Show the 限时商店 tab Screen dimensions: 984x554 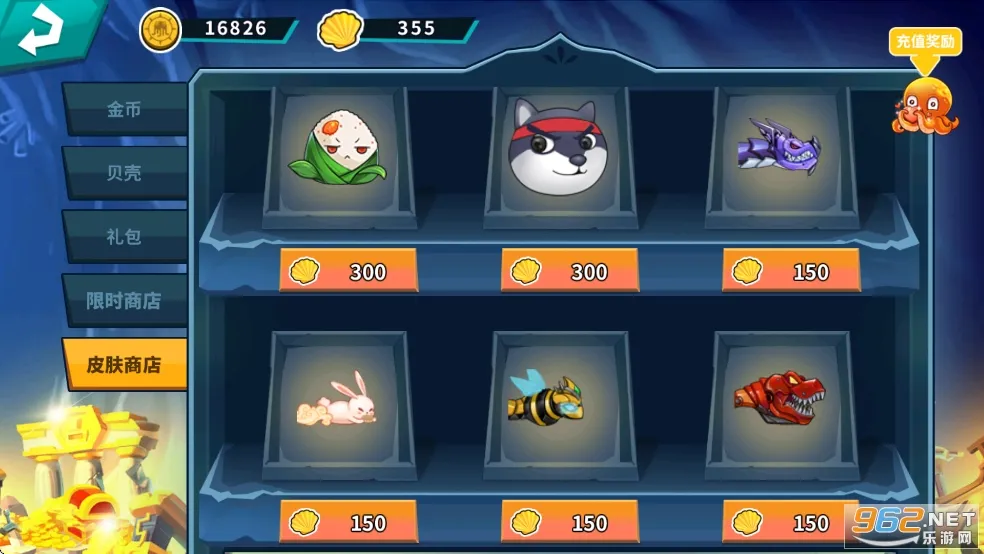pyautogui.click(x=124, y=300)
